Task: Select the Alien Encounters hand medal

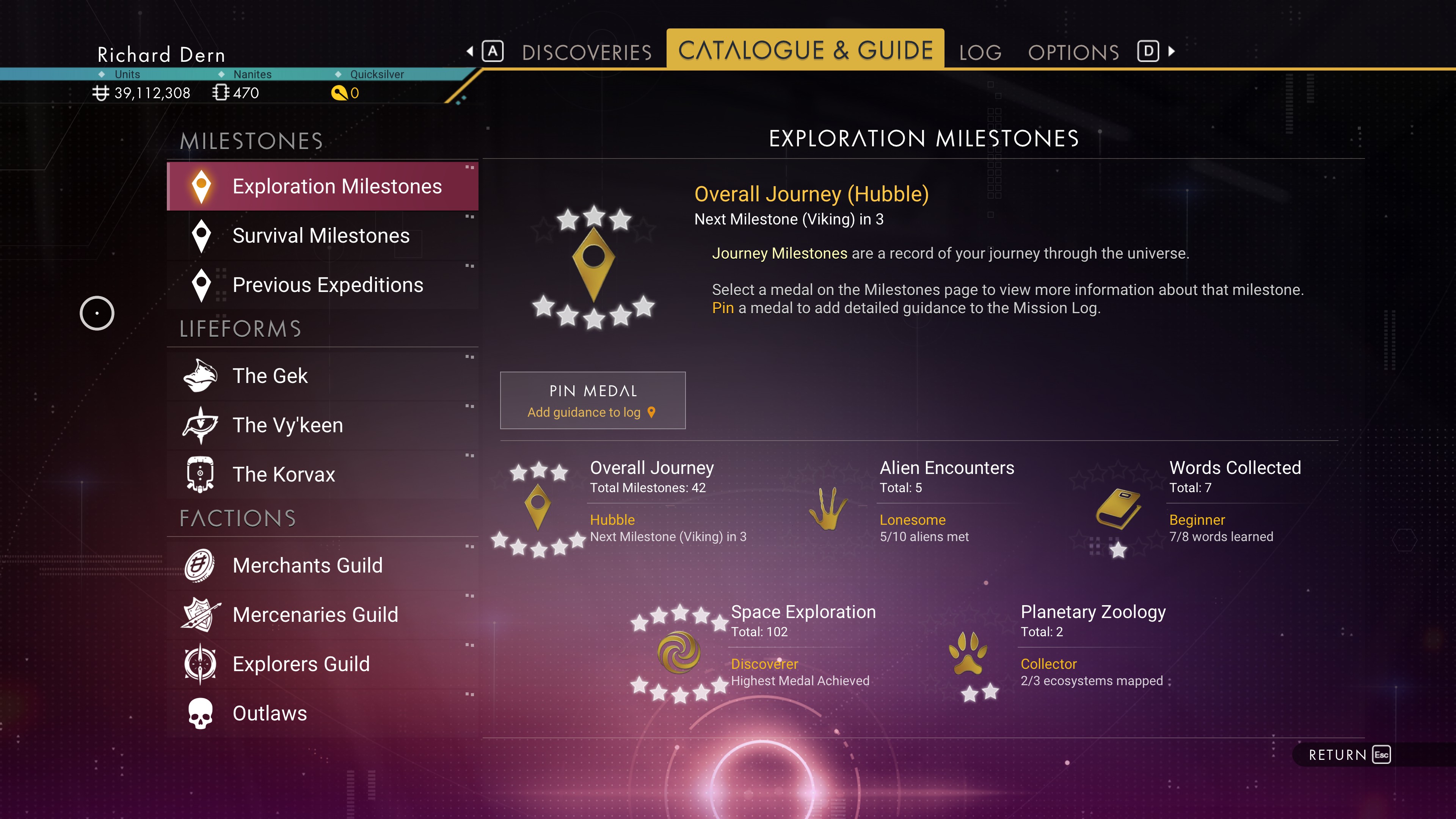Action: pos(828,508)
